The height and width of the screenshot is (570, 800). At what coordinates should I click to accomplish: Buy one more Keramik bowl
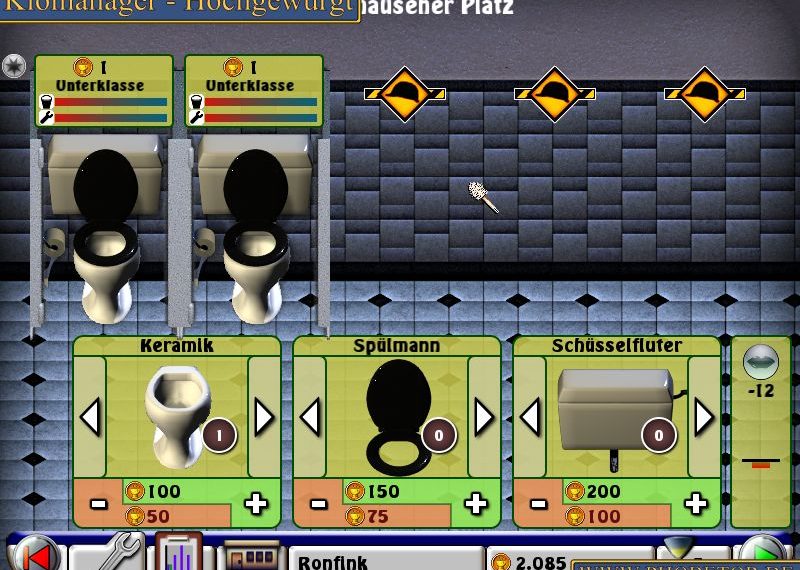pos(257,503)
